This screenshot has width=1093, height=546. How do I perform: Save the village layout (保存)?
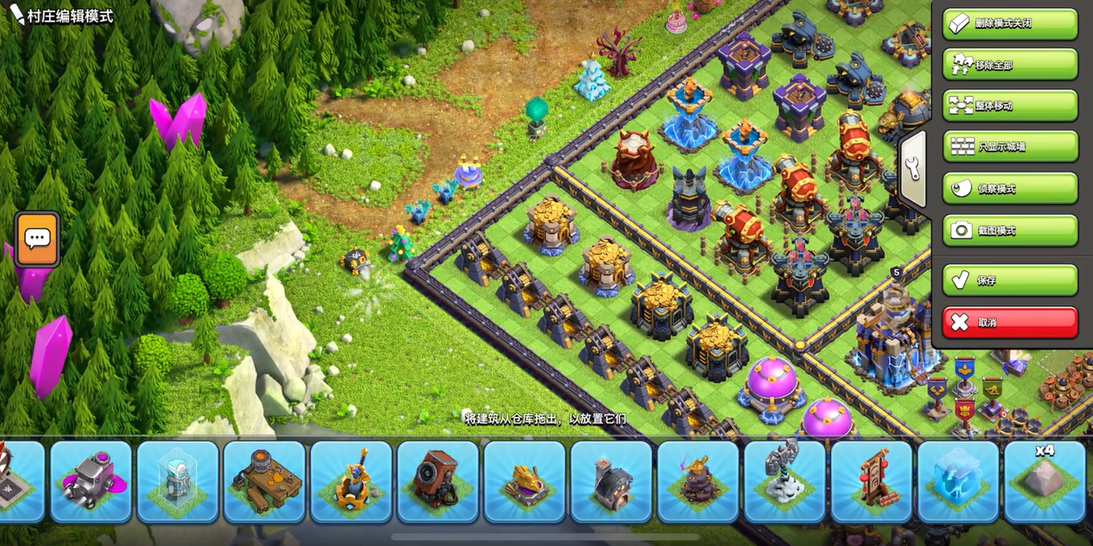coord(1010,281)
